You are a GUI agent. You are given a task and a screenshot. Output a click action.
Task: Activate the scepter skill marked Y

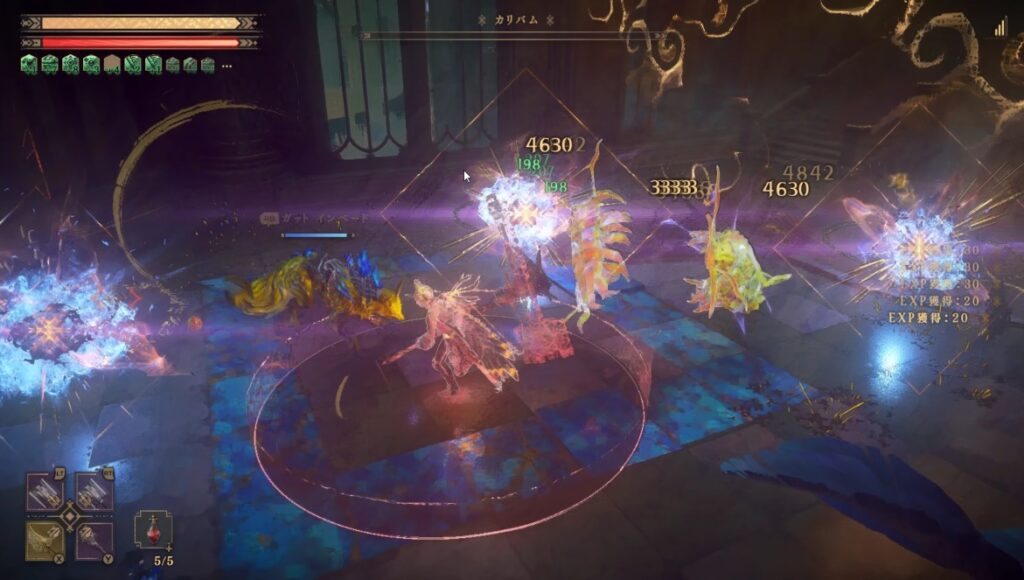coord(93,540)
